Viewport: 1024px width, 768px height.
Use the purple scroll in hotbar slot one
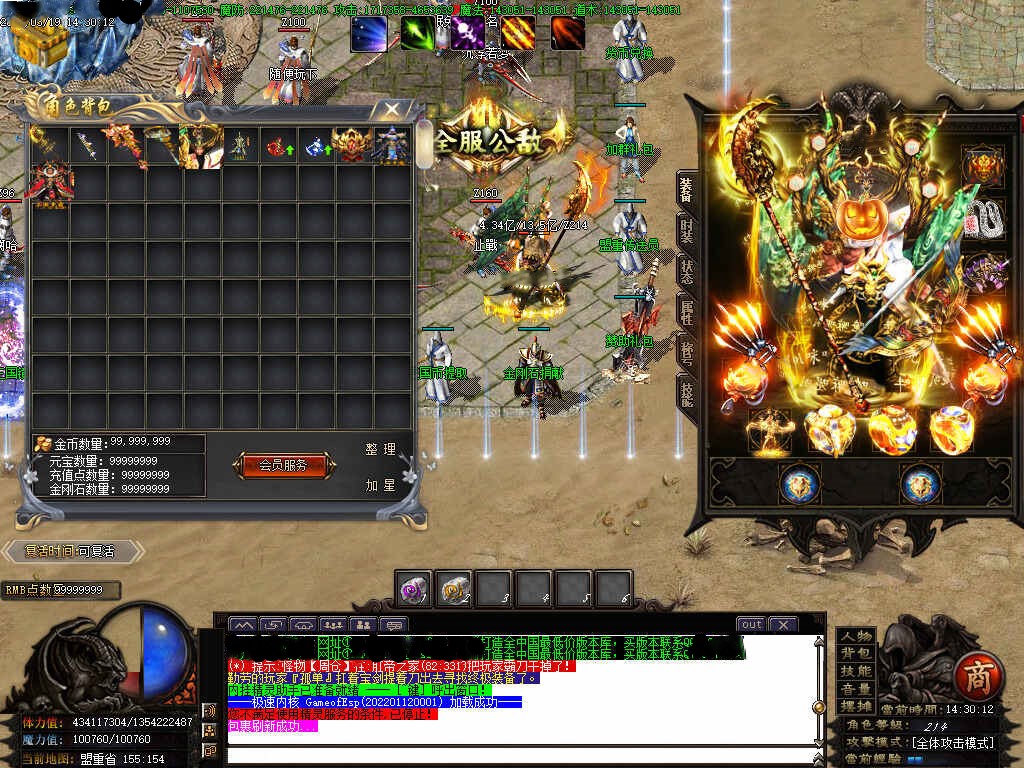[414, 589]
